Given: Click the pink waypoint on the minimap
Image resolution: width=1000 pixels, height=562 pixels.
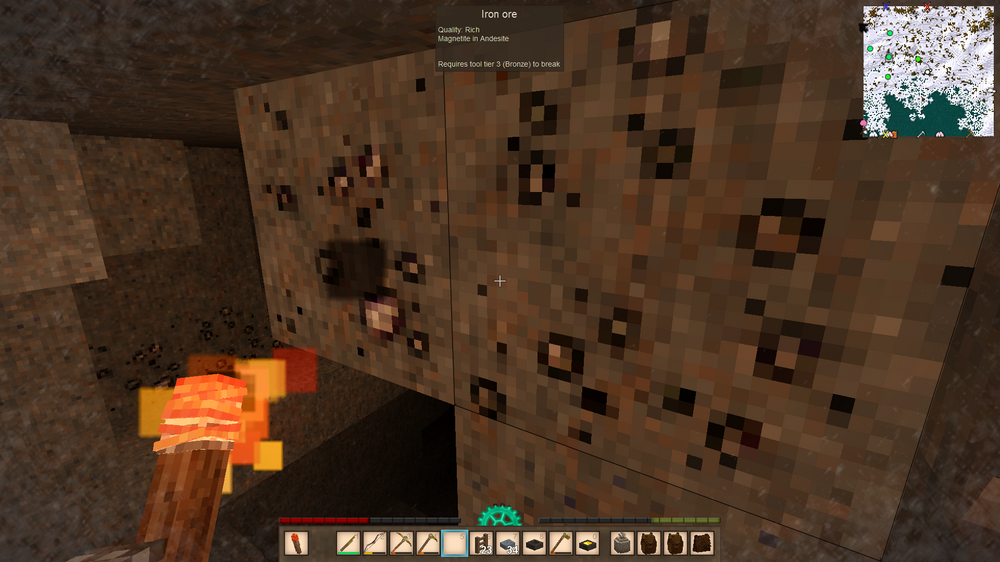Looking at the screenshot, I should (864, 123).
